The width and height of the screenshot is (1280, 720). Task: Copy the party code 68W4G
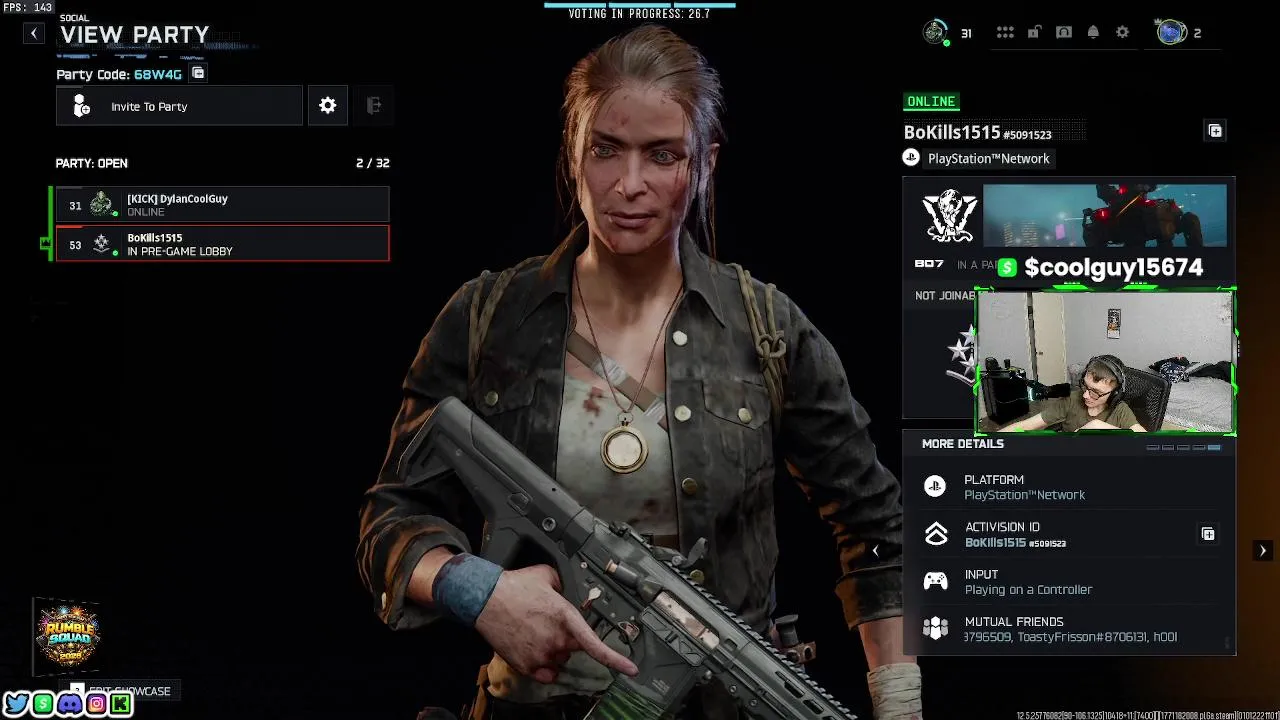pyautogui.click(x=198, y=73)
